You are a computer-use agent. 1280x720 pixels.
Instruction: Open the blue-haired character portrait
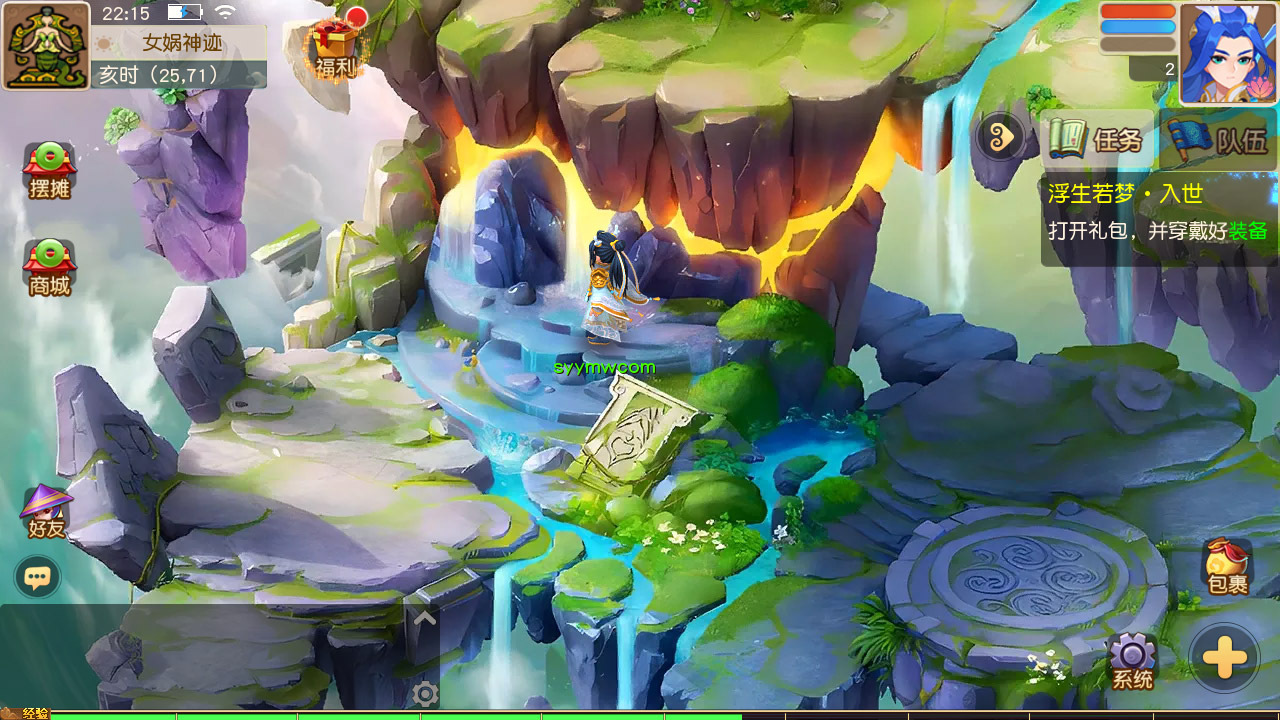point(1228,53)
